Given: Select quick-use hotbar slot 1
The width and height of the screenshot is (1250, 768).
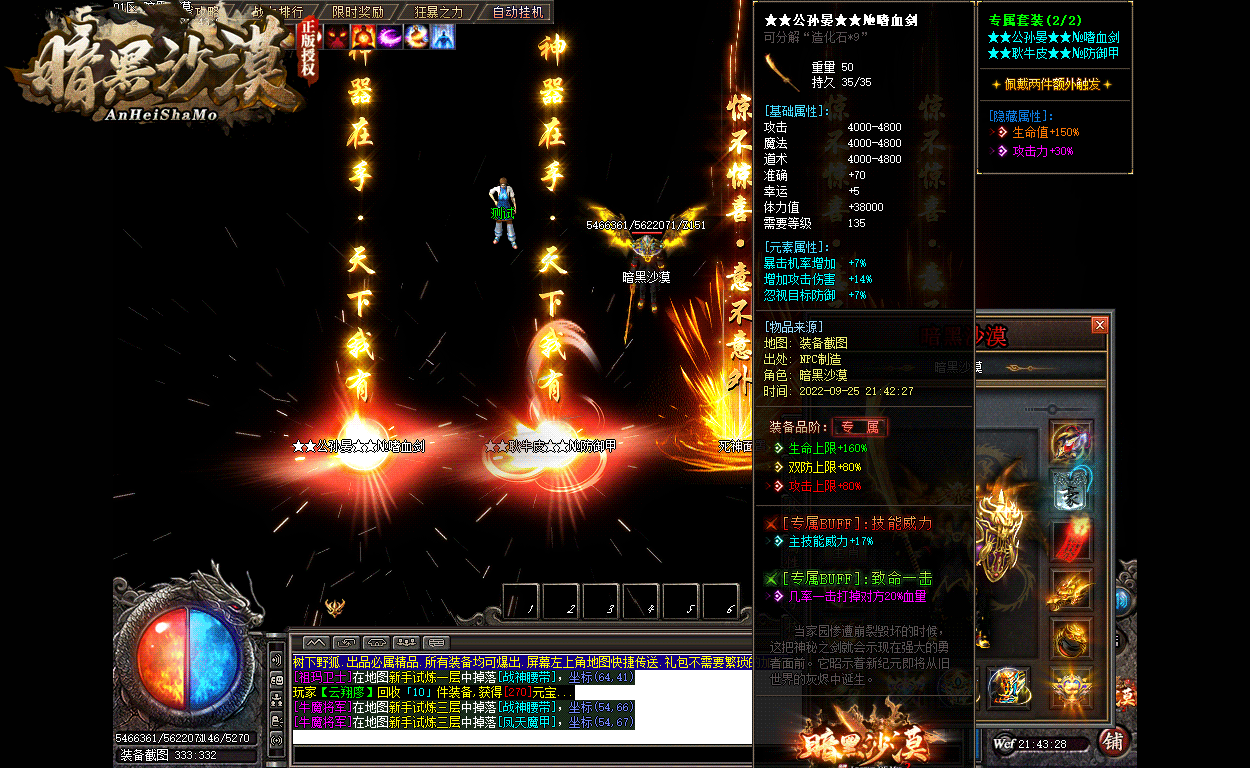Looking at the screenshot, I should coord(521,601).
